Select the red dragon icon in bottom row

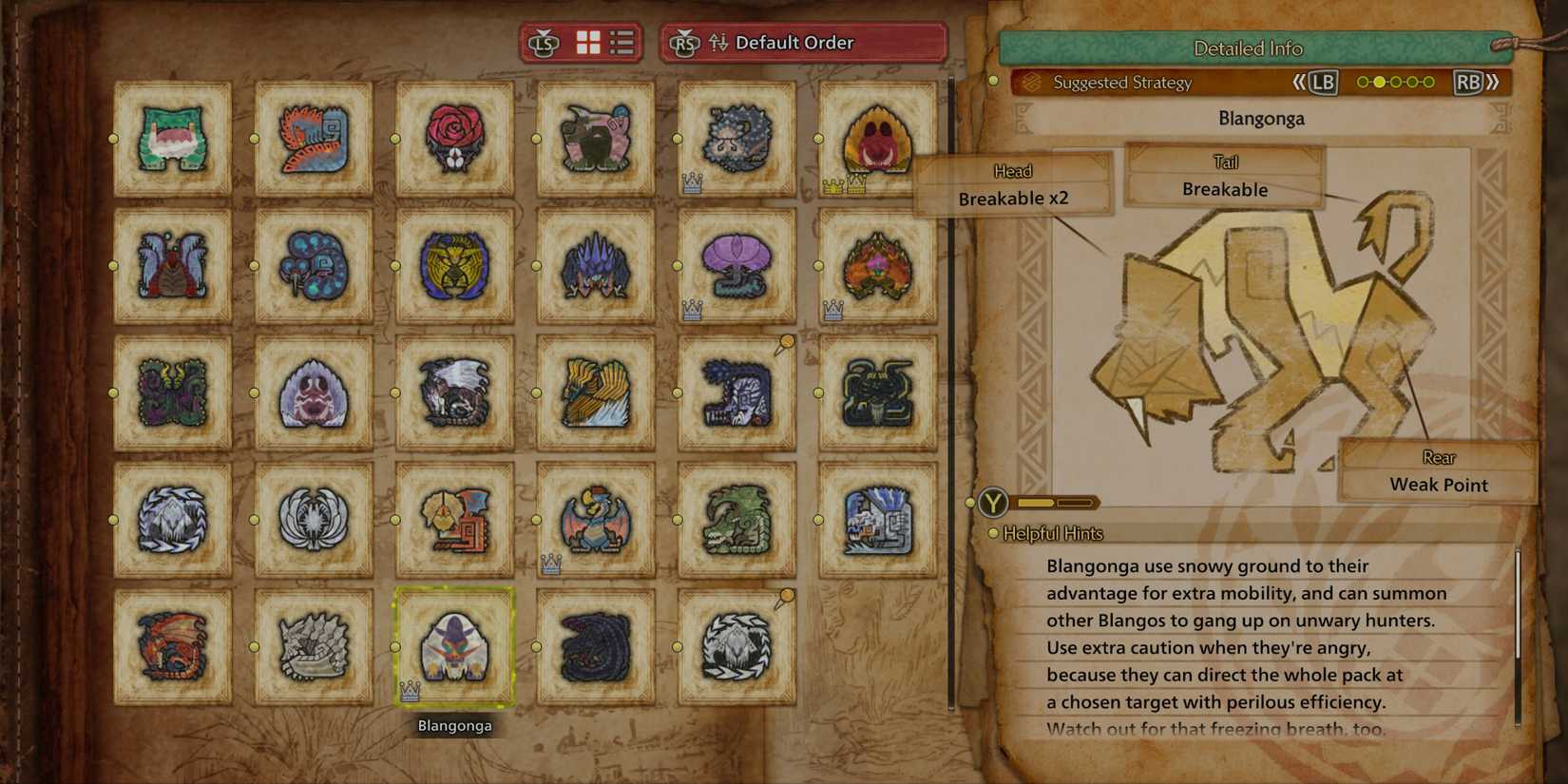pyautogui.click(x=173, y=646)
